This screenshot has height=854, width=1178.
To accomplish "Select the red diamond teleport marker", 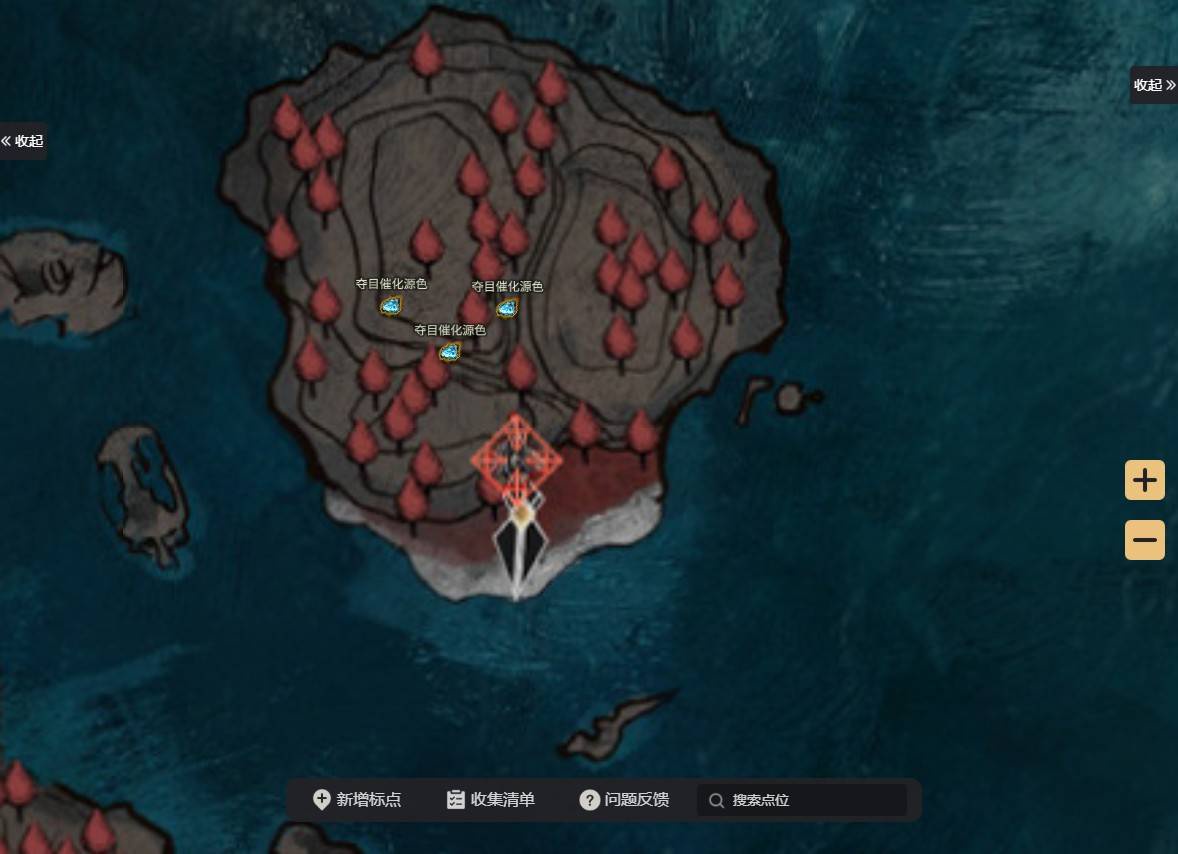I will coord(516,460).
